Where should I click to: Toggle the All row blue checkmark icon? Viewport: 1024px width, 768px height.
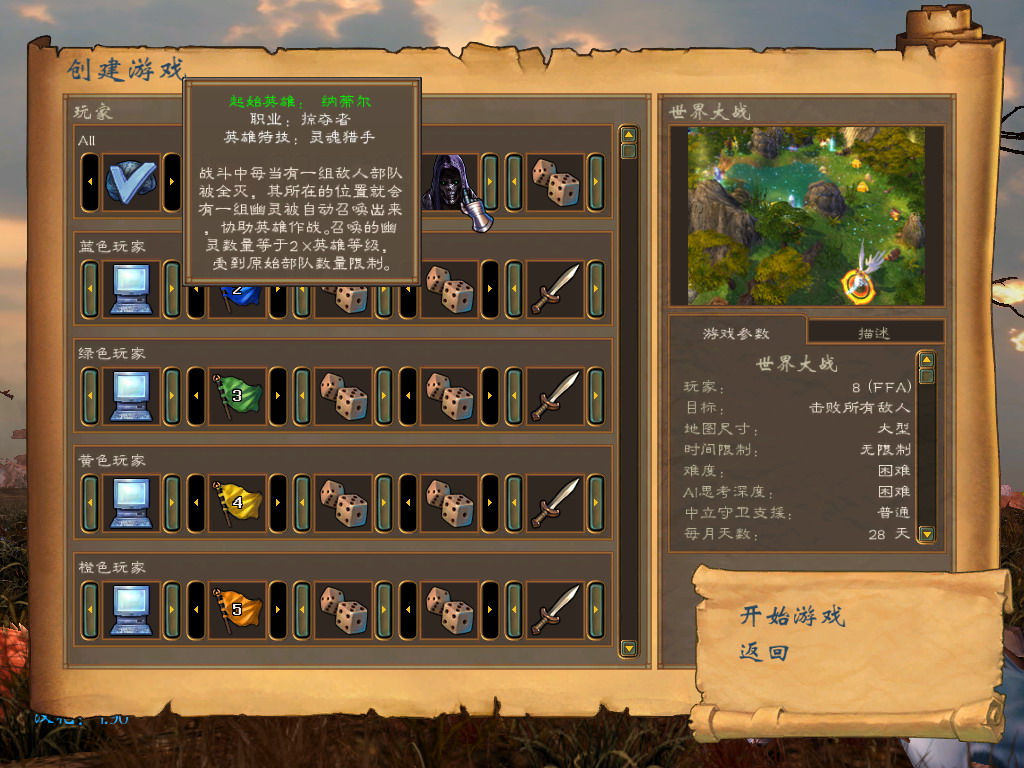pyautogui.click(x=131, y=181)
